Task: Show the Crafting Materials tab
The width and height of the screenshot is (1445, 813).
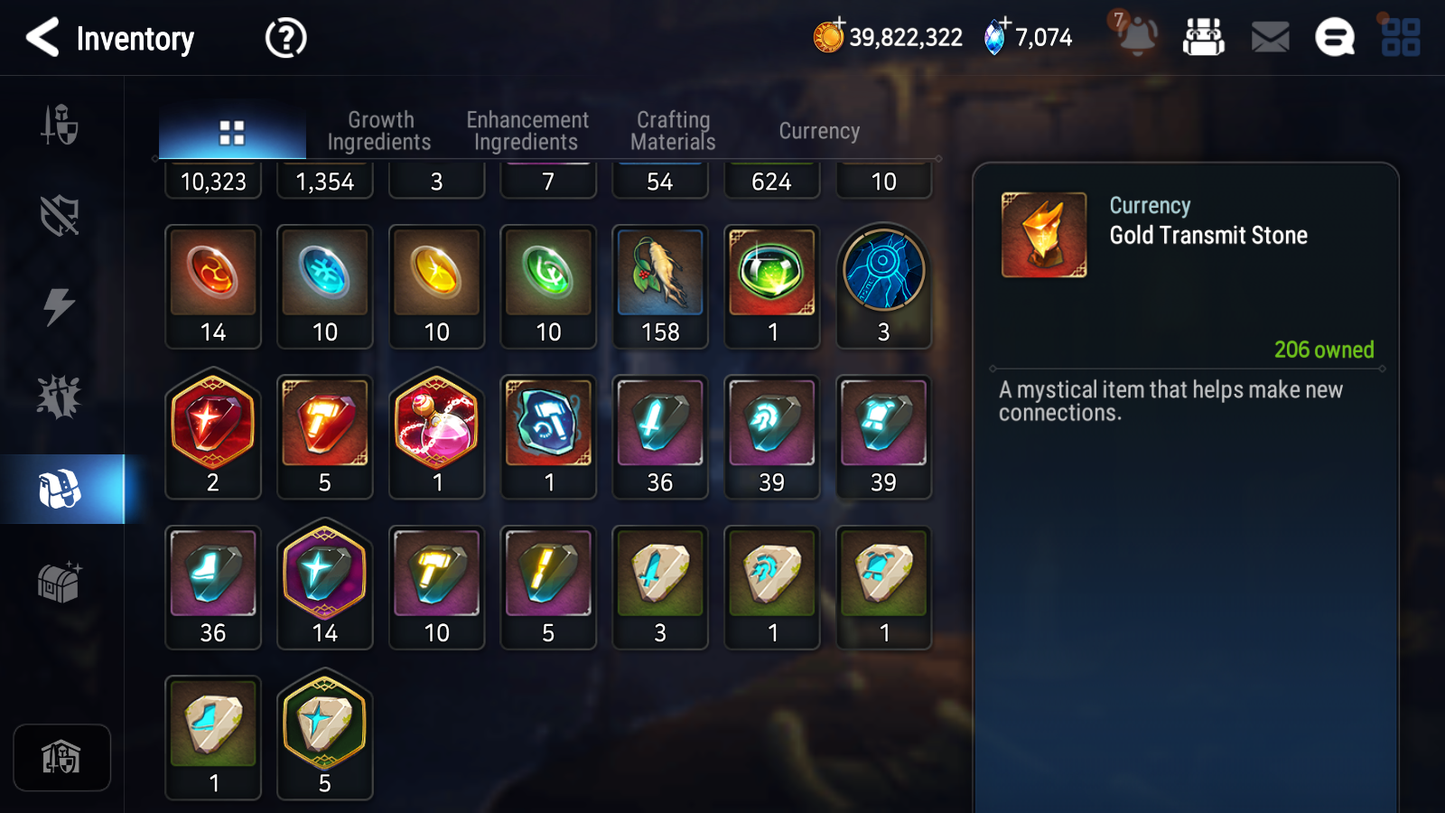Action: point(673,131)
